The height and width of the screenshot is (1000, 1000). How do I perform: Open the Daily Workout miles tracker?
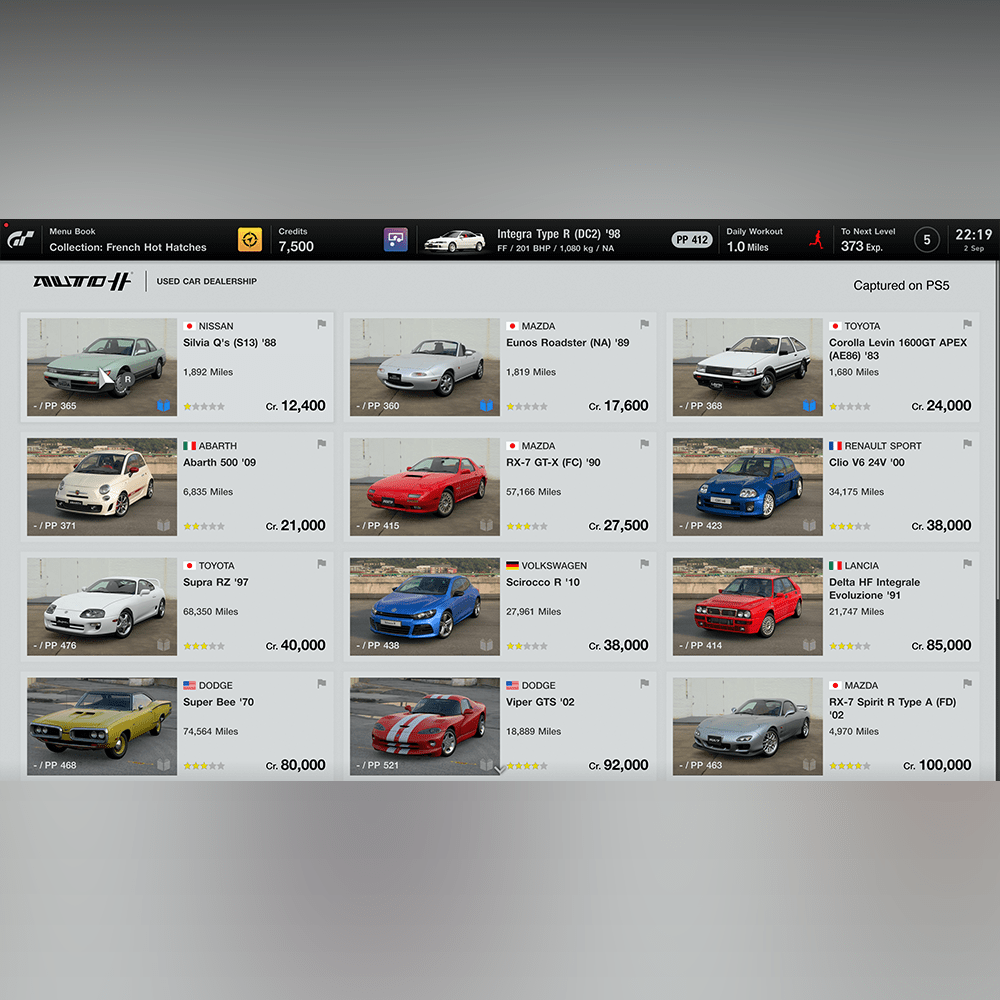click(x=756, y=240)
